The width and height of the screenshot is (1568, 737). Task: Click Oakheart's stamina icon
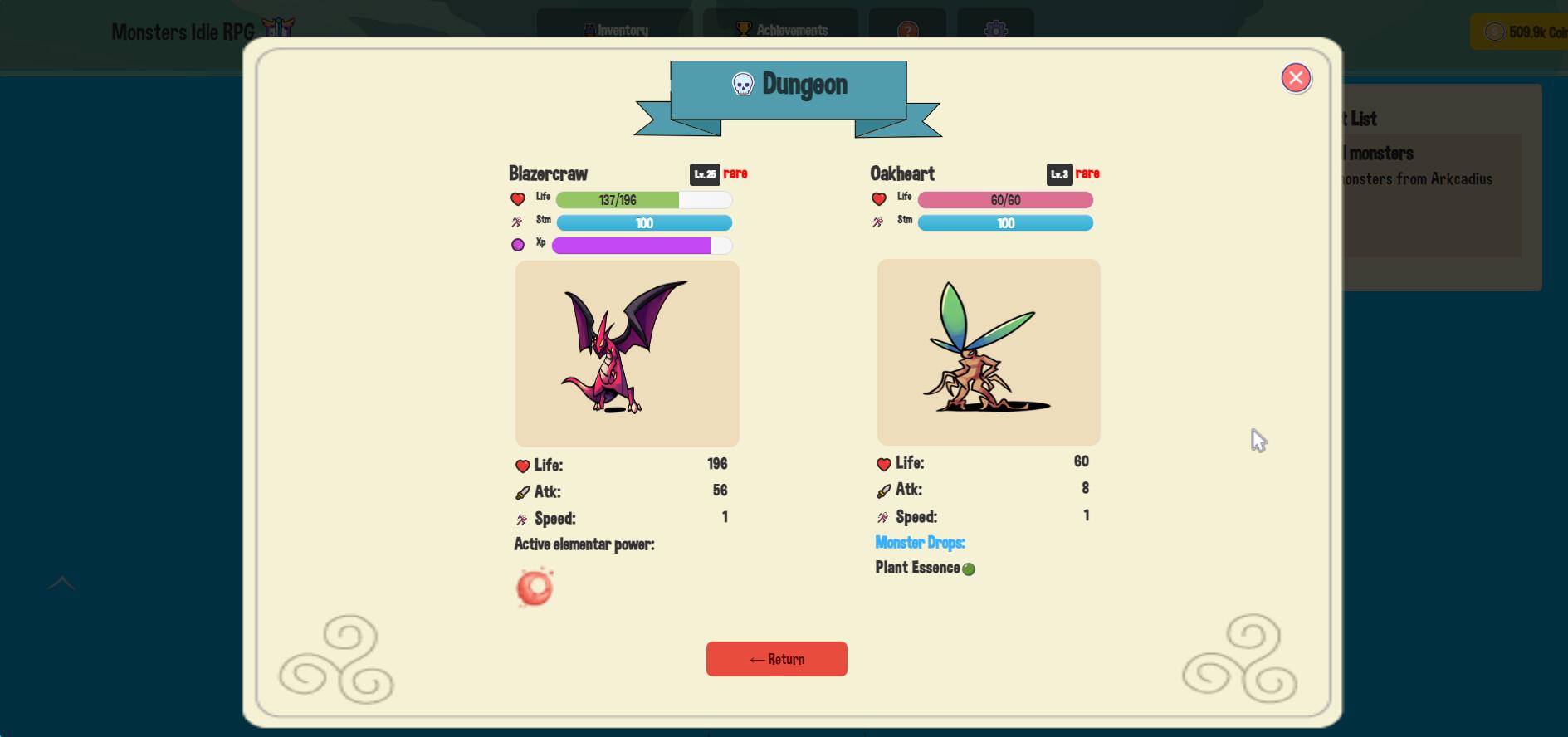(x=877, y=222)
